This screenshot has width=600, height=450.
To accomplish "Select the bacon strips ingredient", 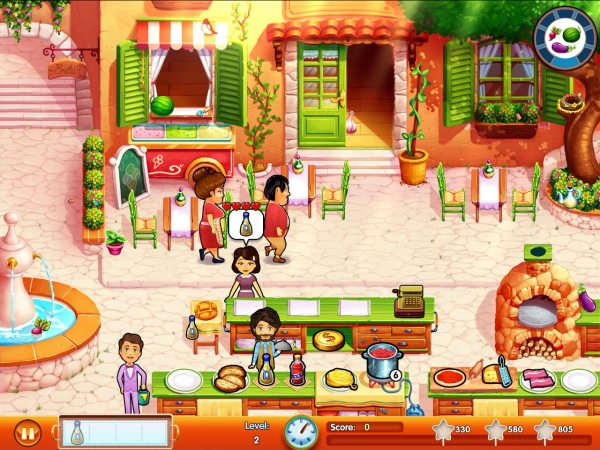I will click(535, 378).
